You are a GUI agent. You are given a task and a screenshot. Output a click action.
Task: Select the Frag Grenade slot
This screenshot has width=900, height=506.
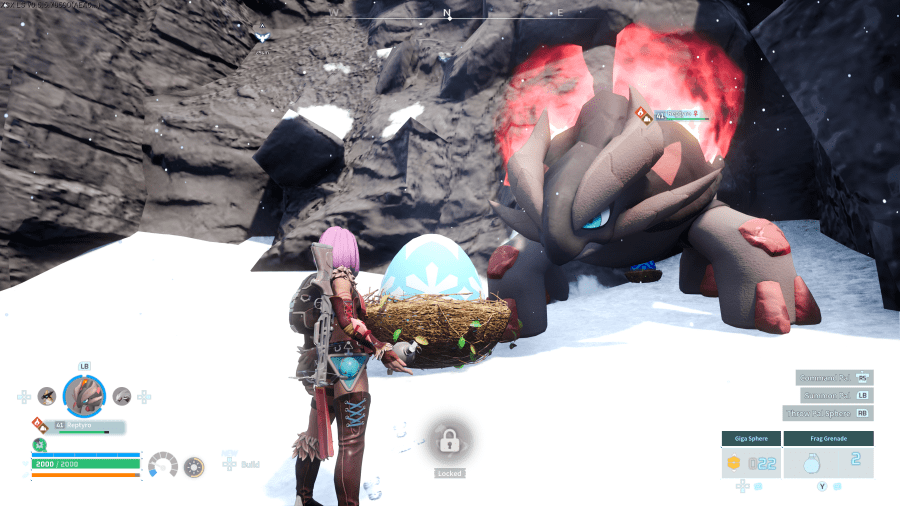coord(828,462)
